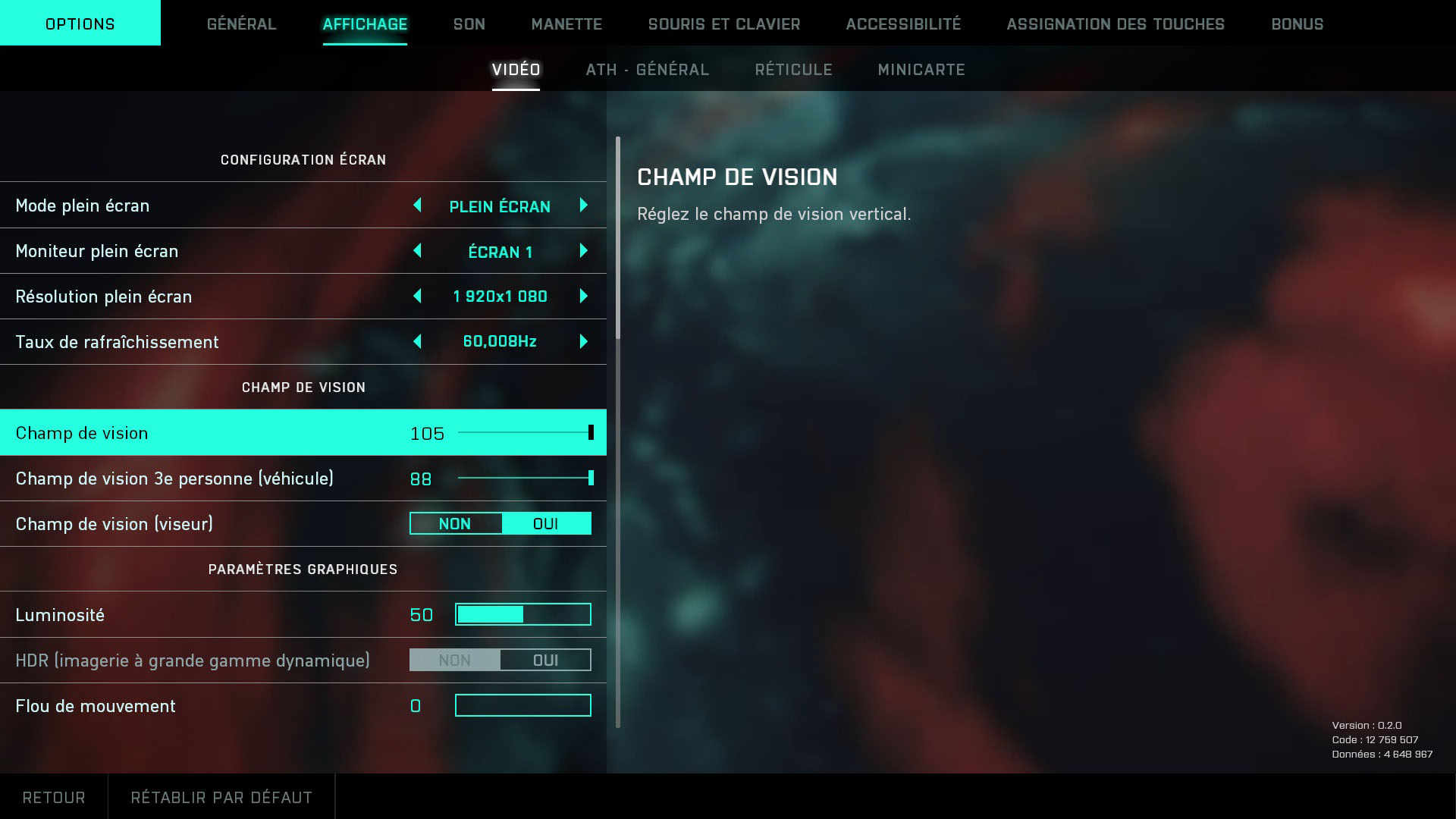This screenshot has width=1456, height=819.
Task: Click RÉTABLIR PAR DÉFAUT to reset settings
Action: (x=221, y=797)
